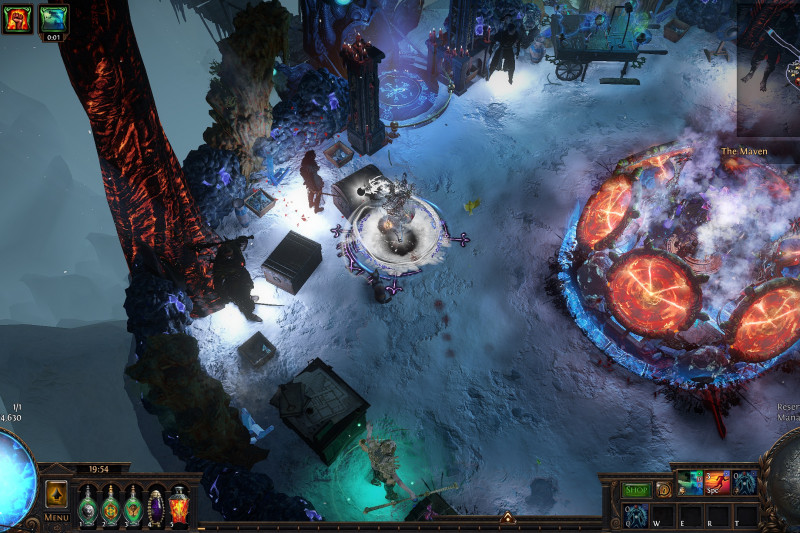Activate the green-blue aurora skill icon
800x533 pixels.
point(689,484)
